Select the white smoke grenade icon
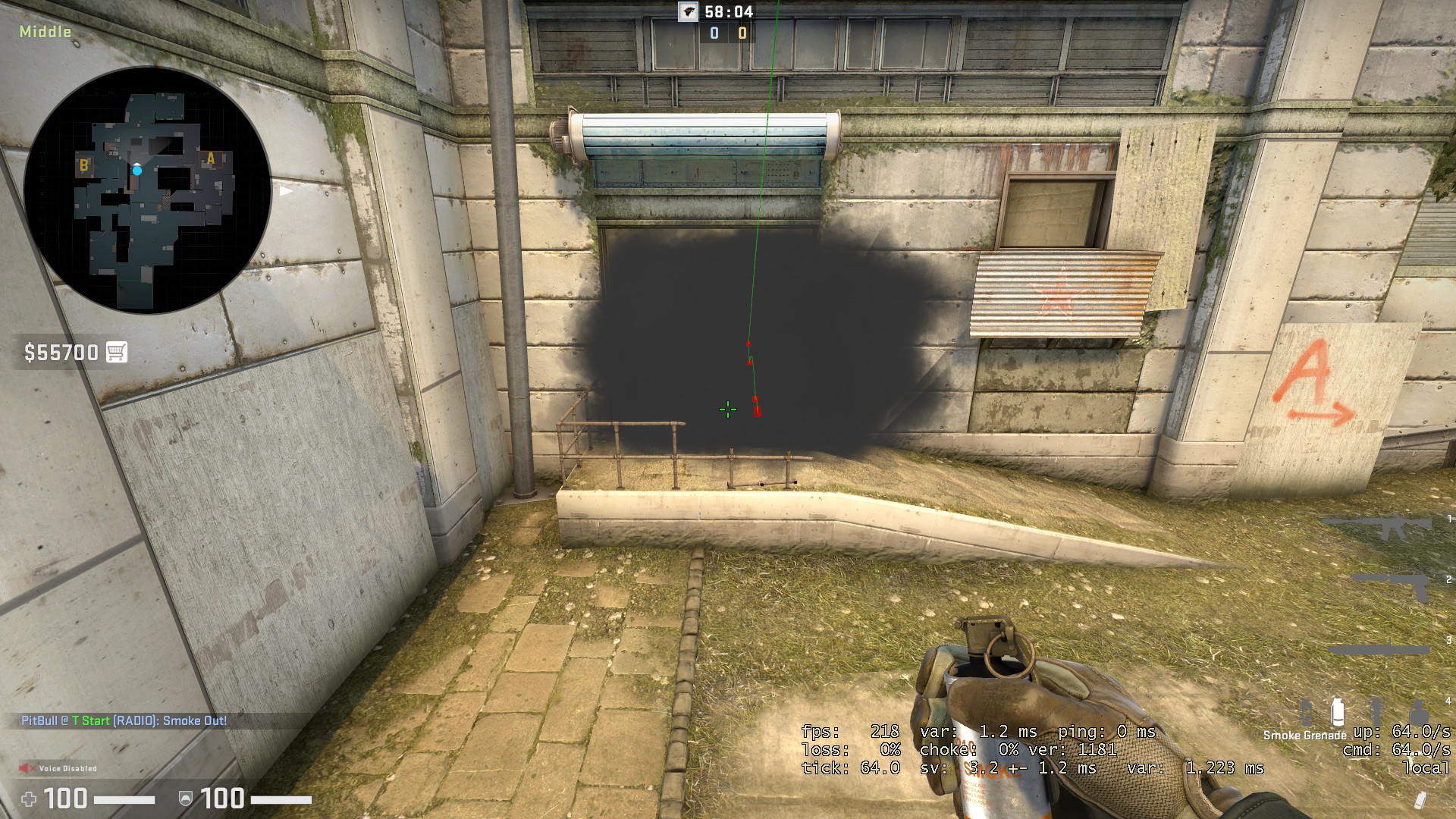This screenshot has height=819, width=1456. [x=1338, y=711]
